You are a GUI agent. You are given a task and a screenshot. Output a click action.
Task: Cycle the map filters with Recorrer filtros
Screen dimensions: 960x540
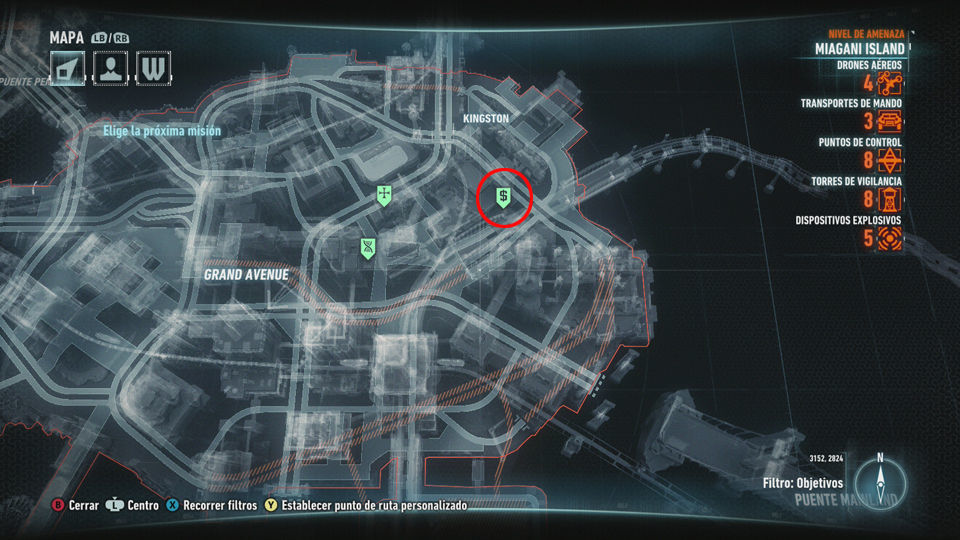(212, 506)
